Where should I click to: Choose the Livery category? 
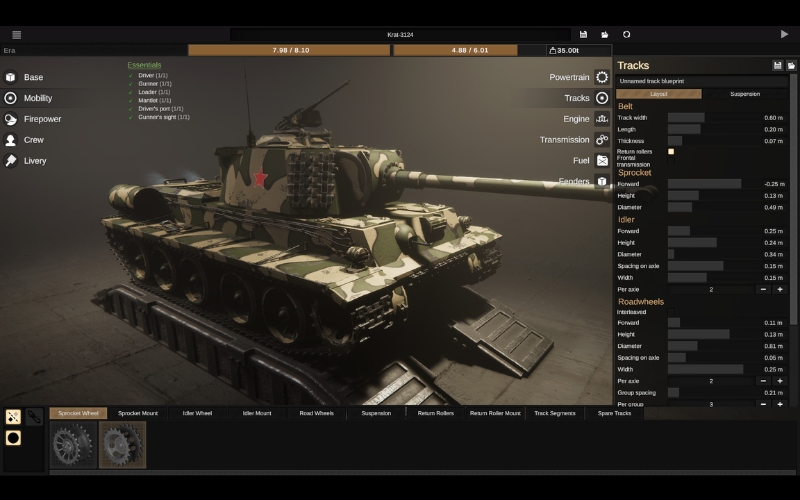[x=35, y=161]
